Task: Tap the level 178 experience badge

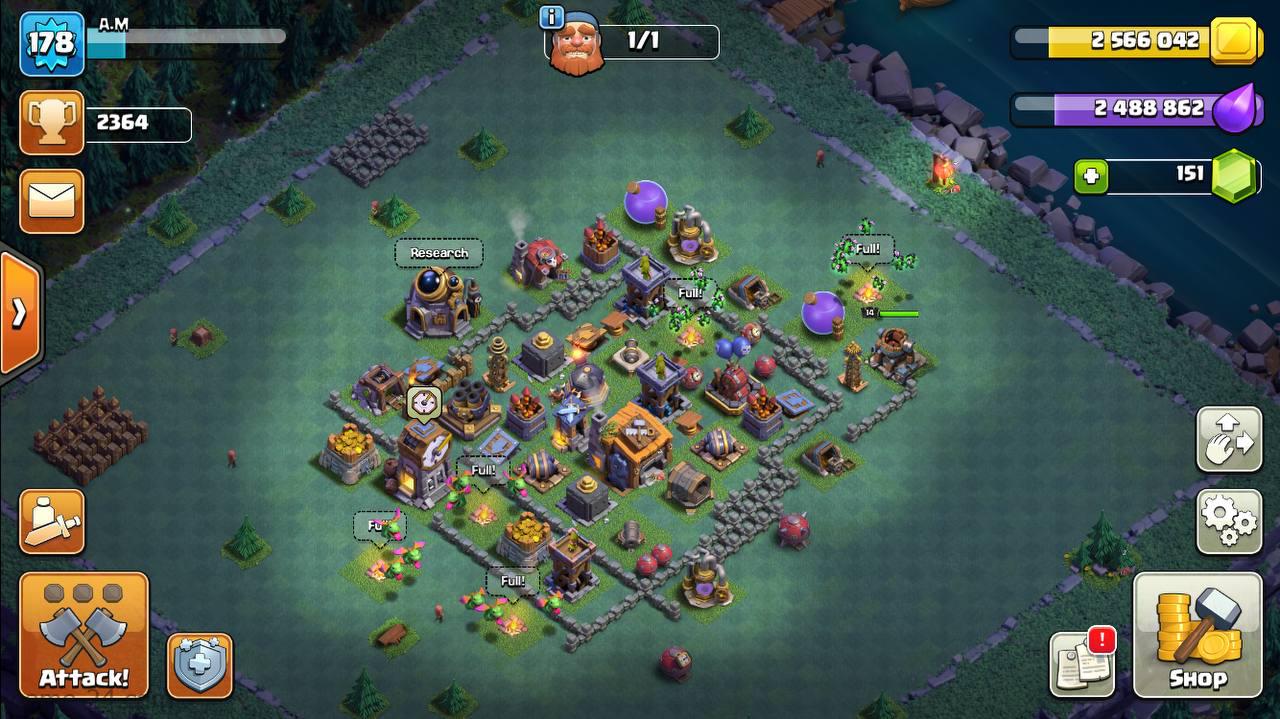Action: tap(51, 43)
